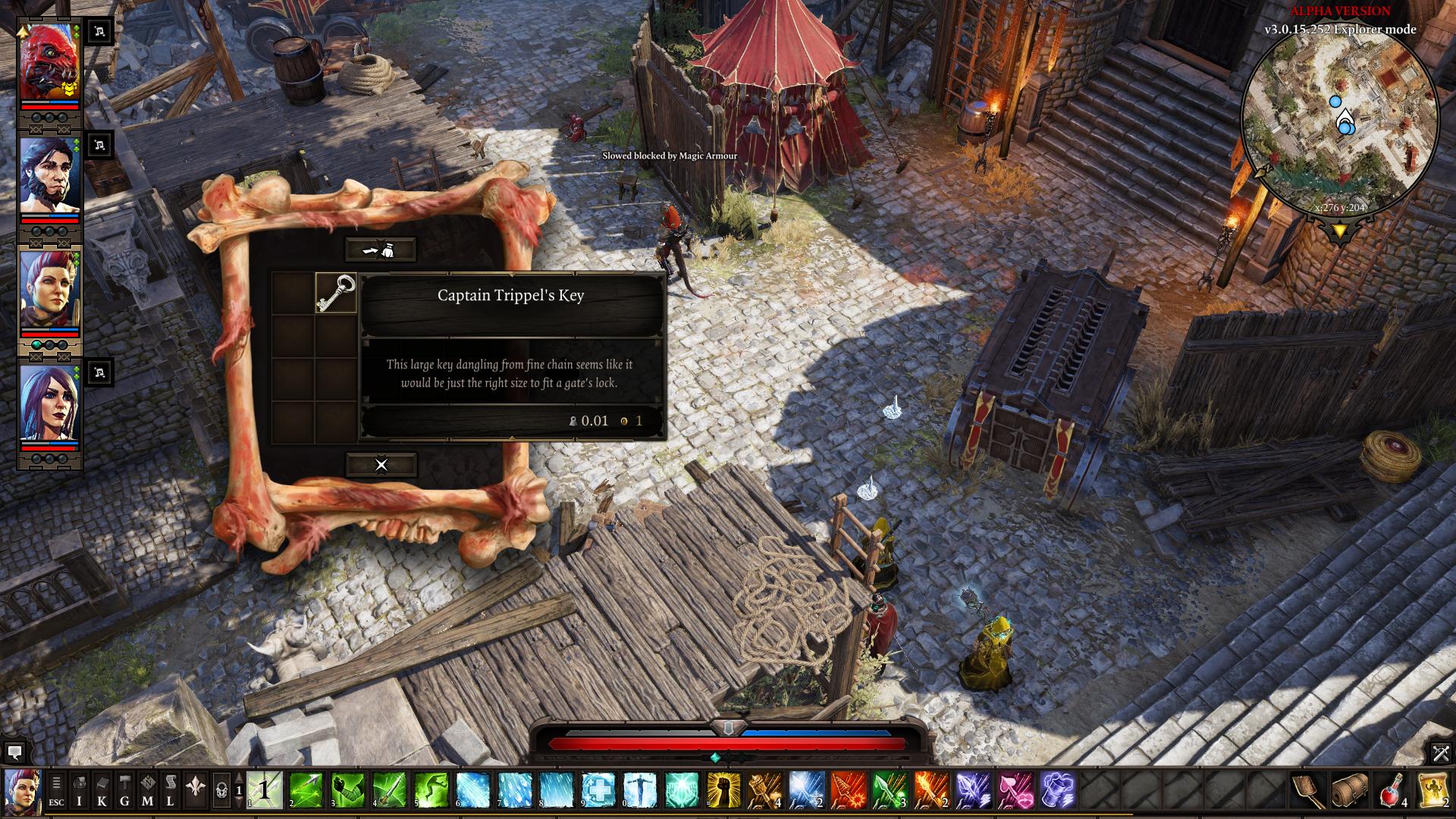
Task: Take all items from the loot container
Action: tap(381, 249)
